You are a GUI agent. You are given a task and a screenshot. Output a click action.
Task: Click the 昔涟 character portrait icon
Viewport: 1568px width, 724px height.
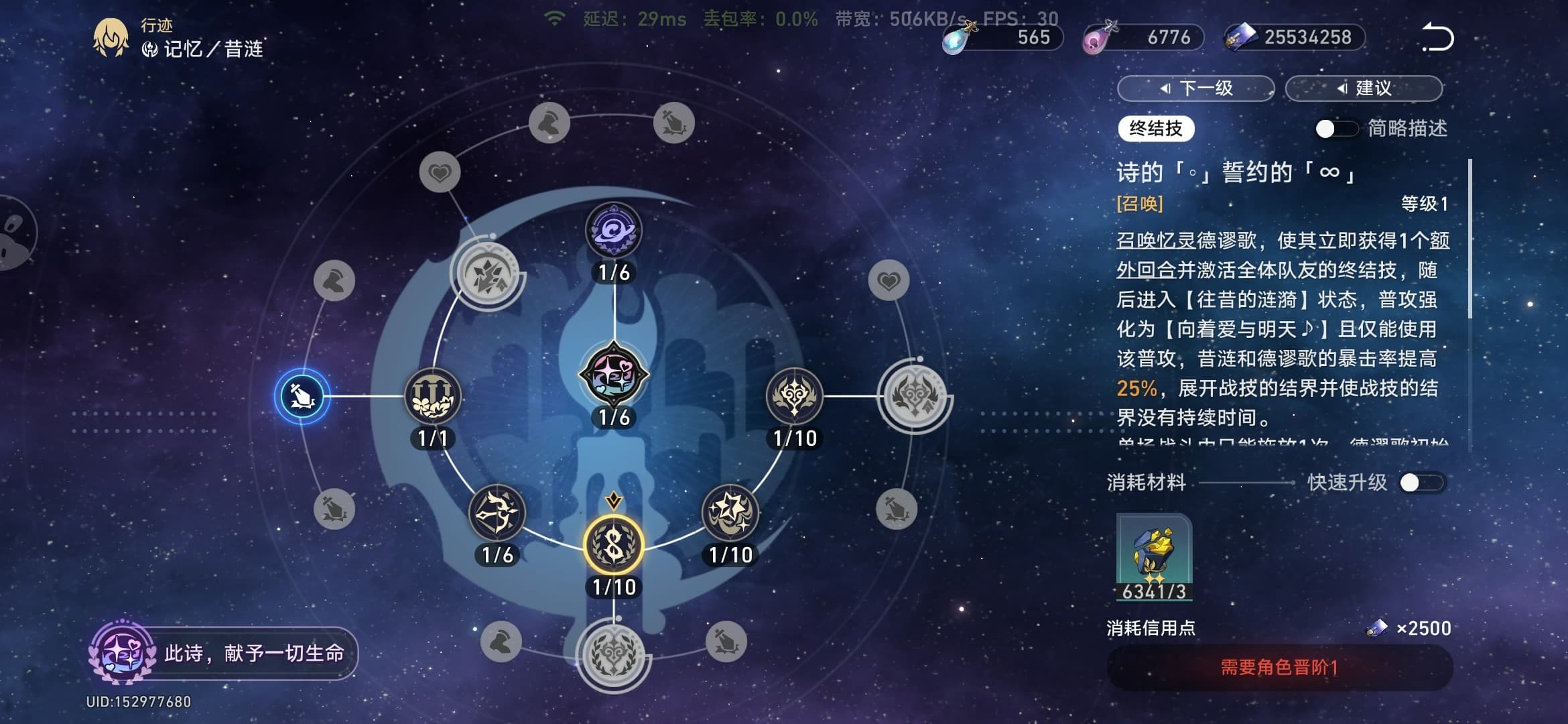click(111, 38)
